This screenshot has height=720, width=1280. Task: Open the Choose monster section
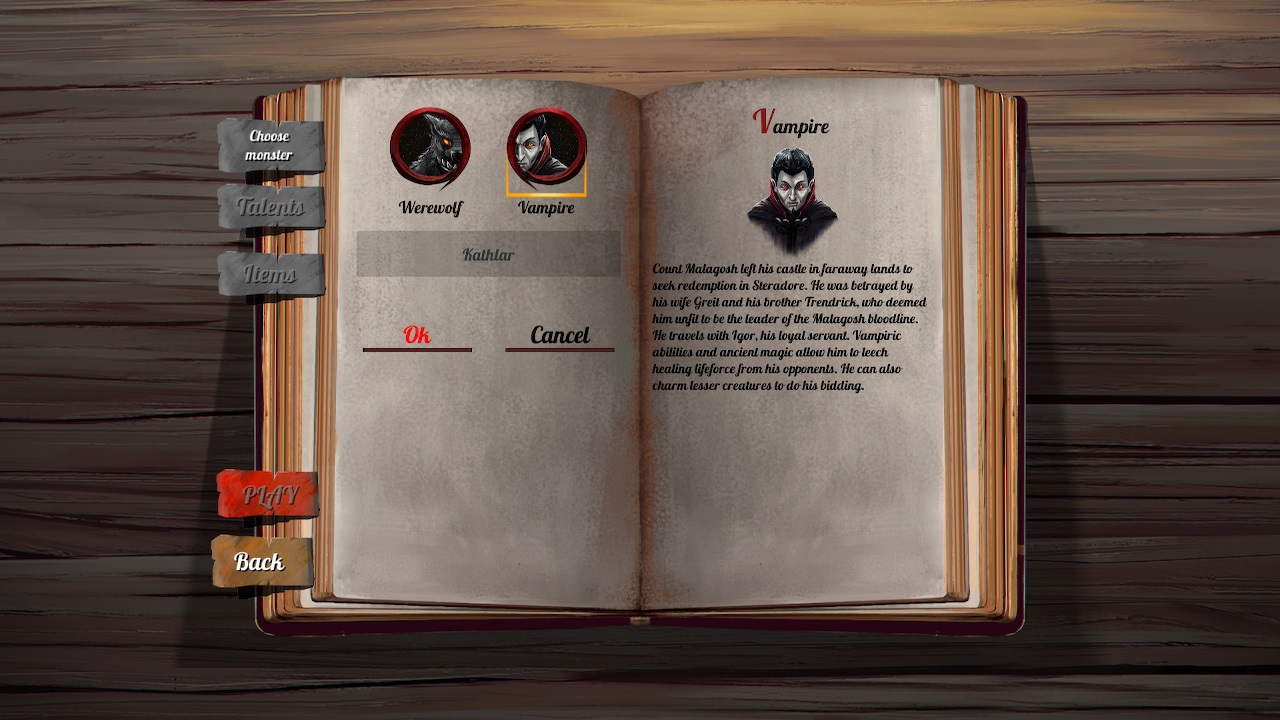(x=269, y=145)
